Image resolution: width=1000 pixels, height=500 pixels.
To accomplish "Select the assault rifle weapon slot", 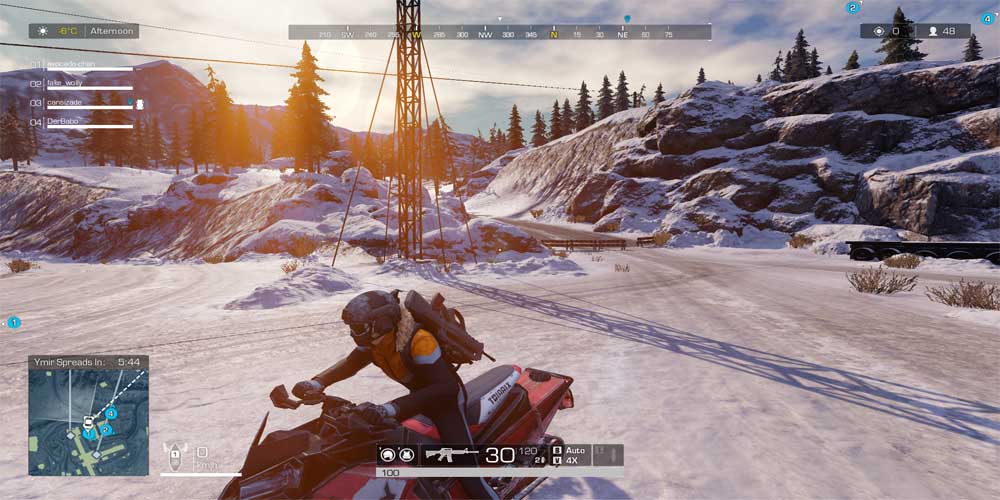I will click(452, 455).
